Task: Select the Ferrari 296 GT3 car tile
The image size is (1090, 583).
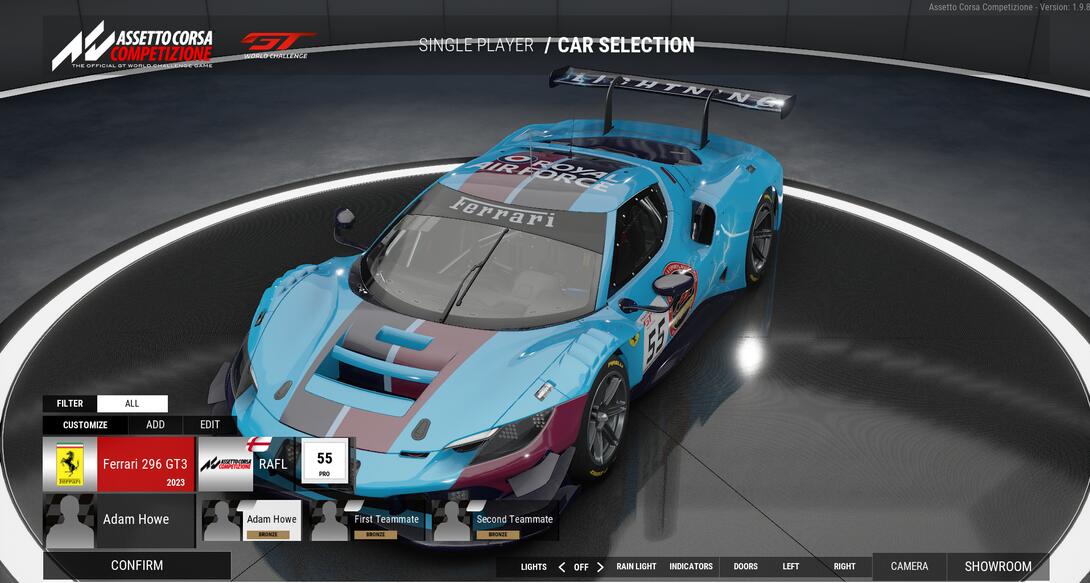Action: pos(119,464)
